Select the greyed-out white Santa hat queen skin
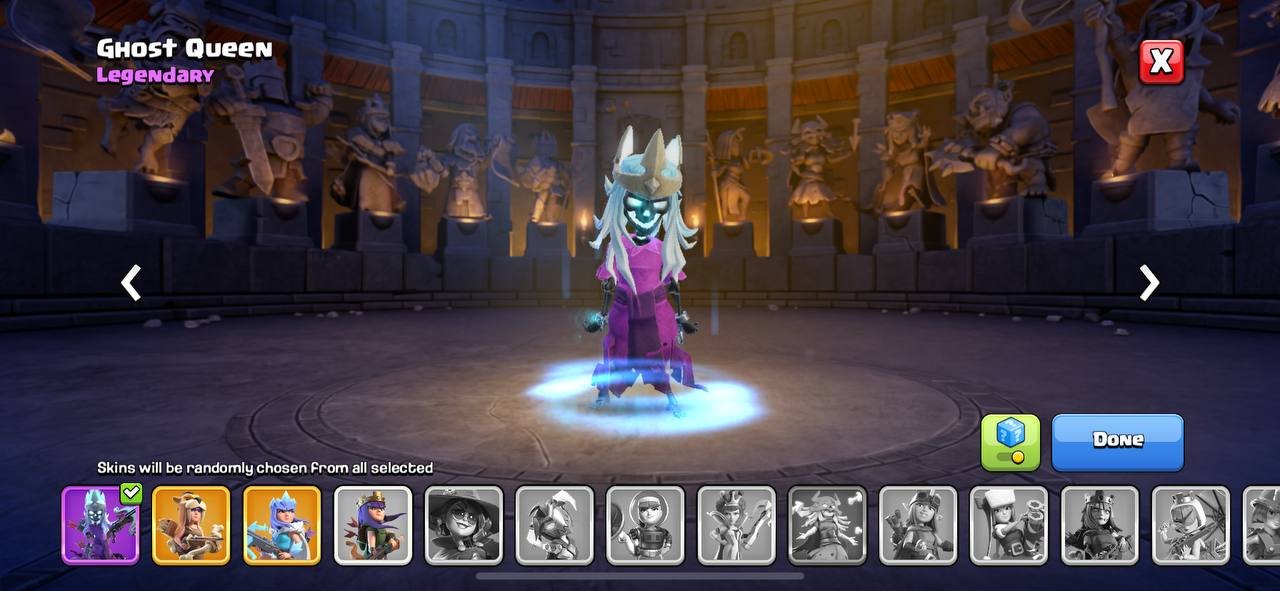Image resolution: width=1280 pixels, height=591 pixels. point(1009,525)
